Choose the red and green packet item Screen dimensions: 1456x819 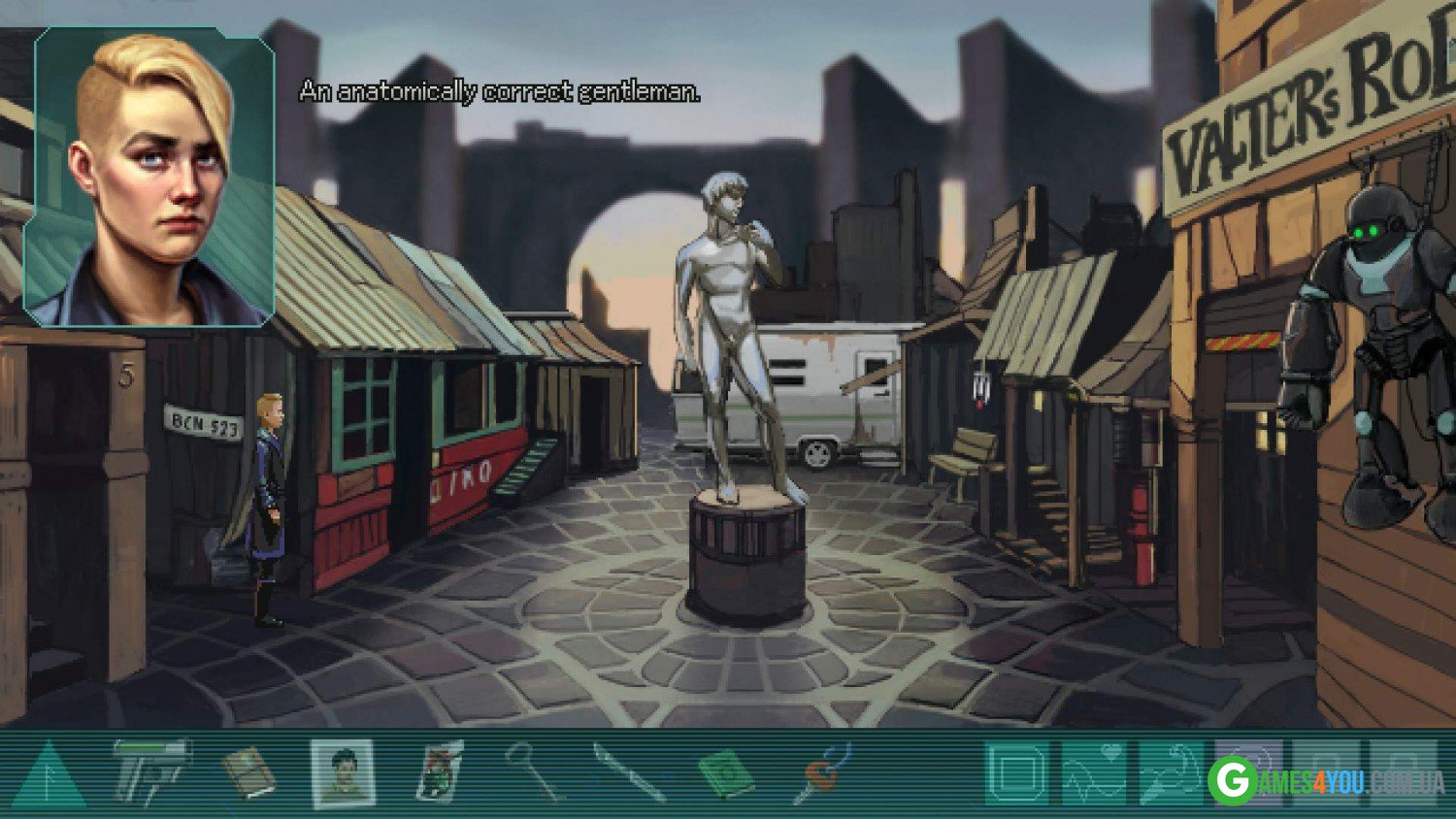point(439,771)
